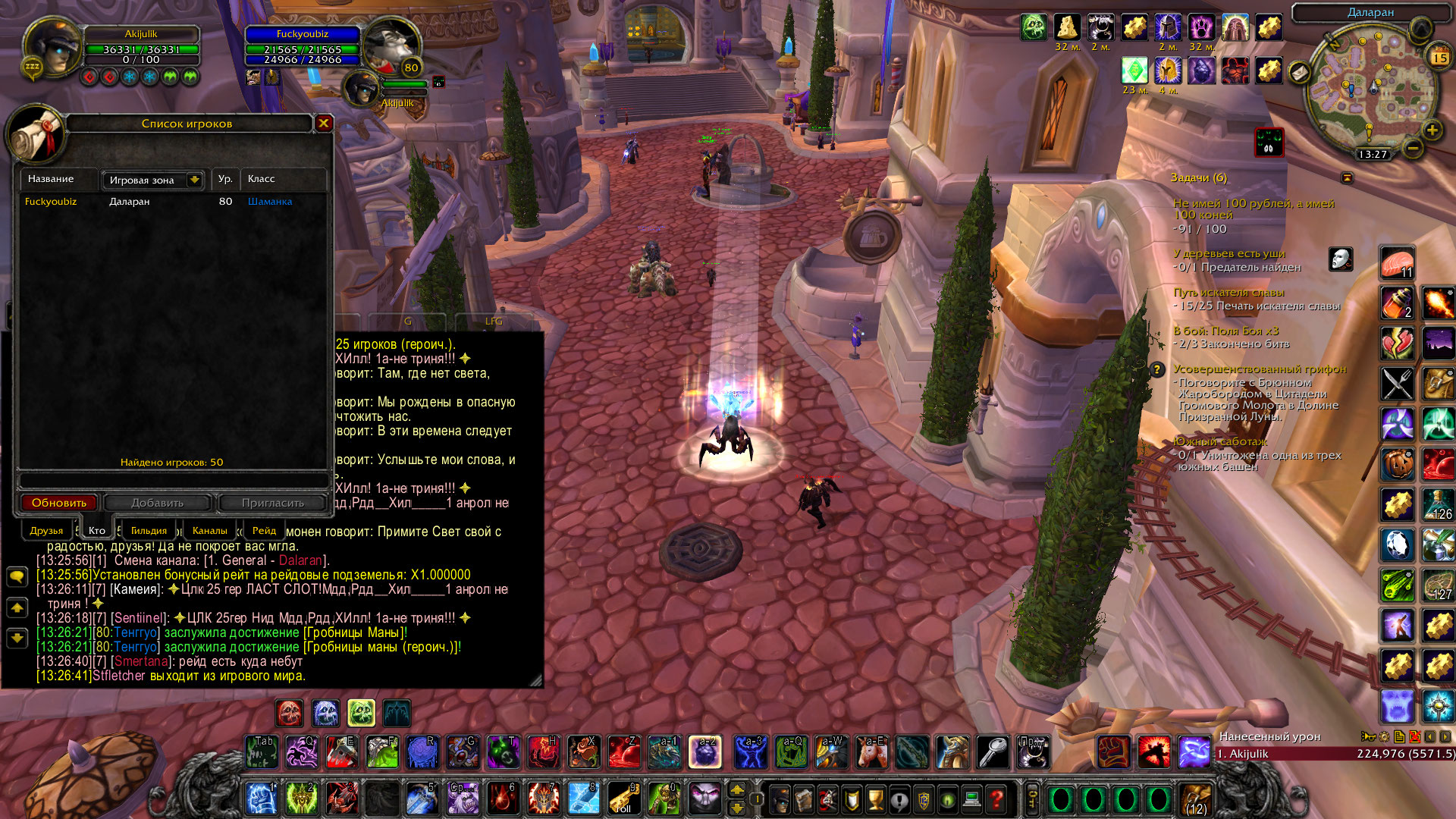The height and width of the screenshot is (819, 1456).
Task: Close the player list window
Action: click(x=324, y=123)
